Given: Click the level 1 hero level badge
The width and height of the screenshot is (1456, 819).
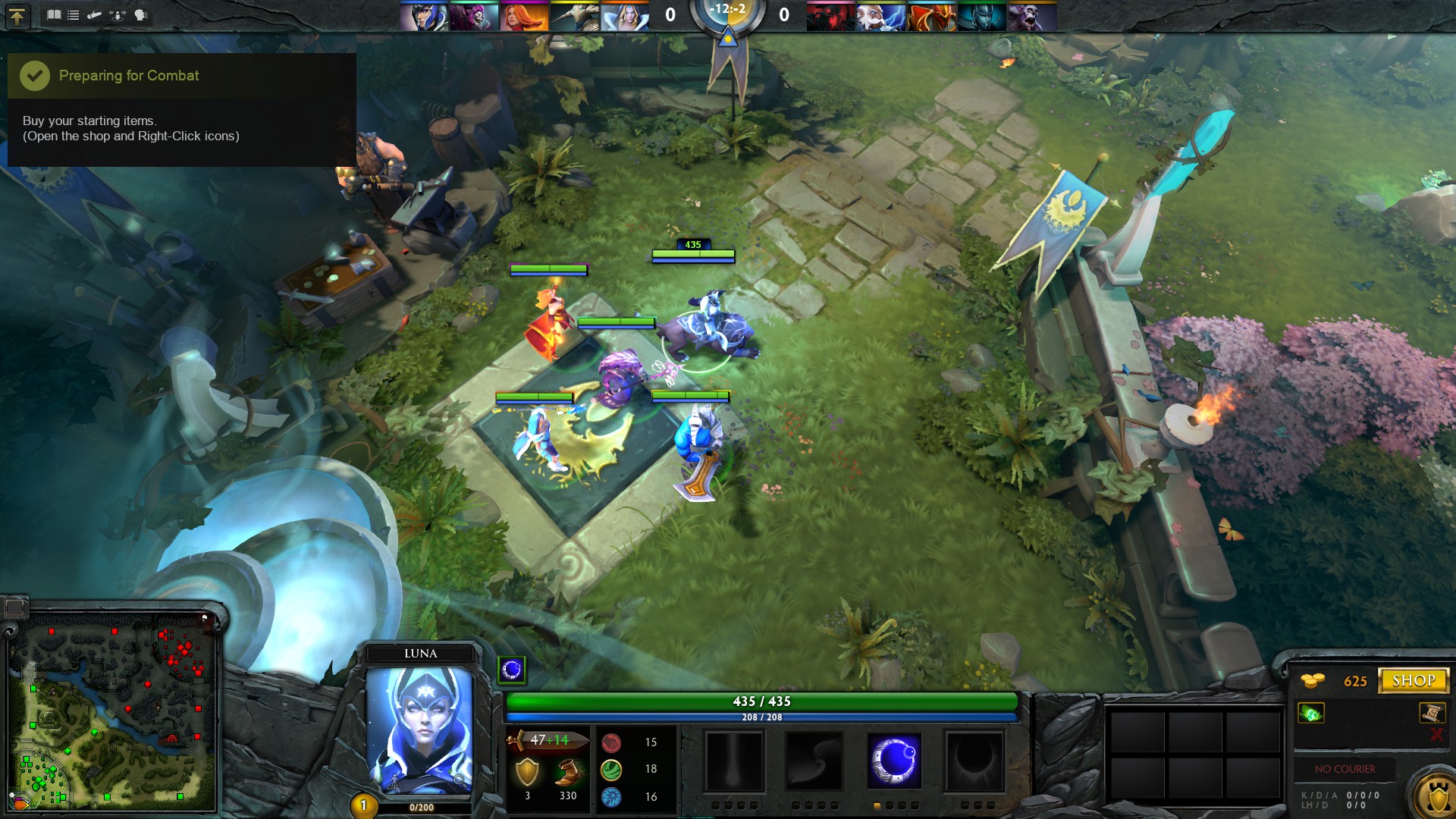Looking at the screenshot, I should pos(363,805).
